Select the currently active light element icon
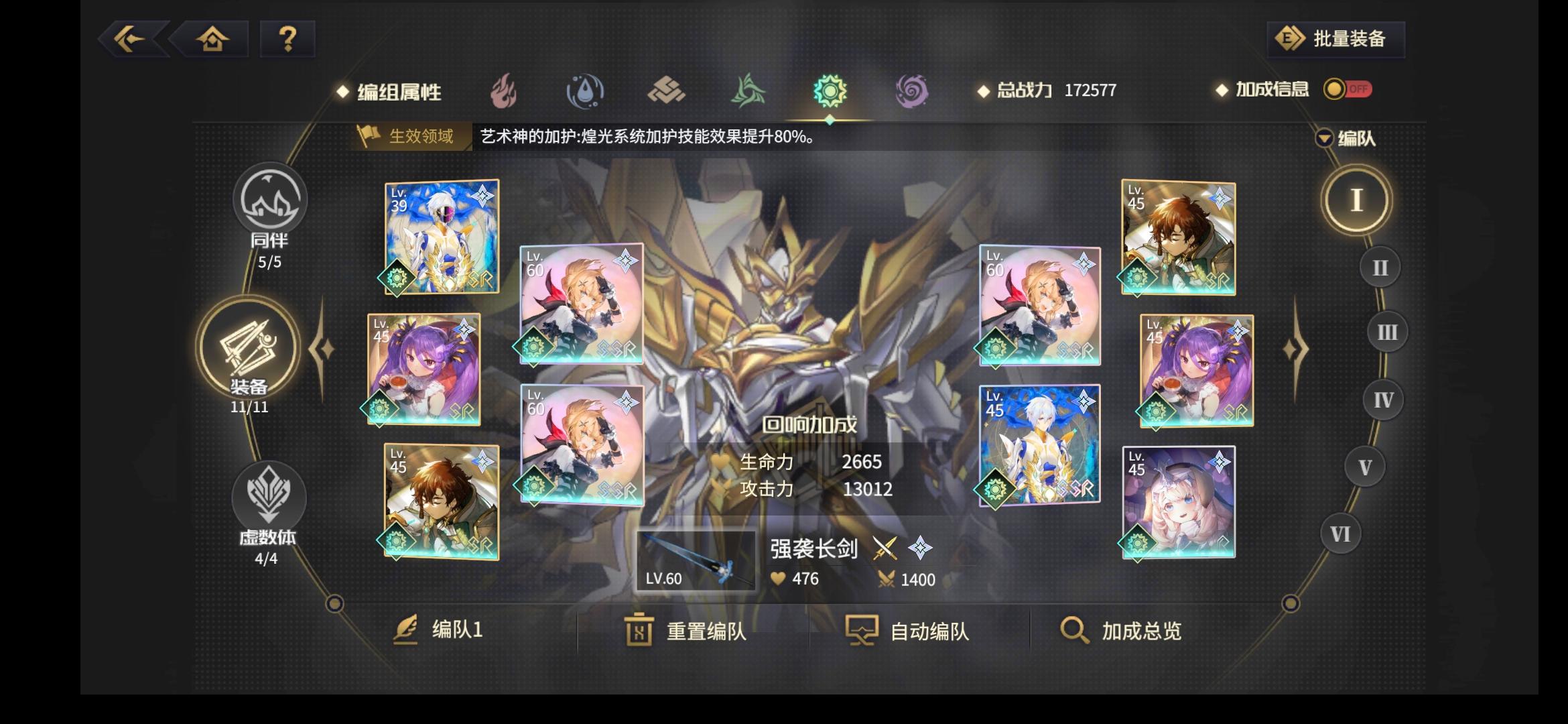The height and width of the screenshot is (724, 1568). tap(830, 93)
